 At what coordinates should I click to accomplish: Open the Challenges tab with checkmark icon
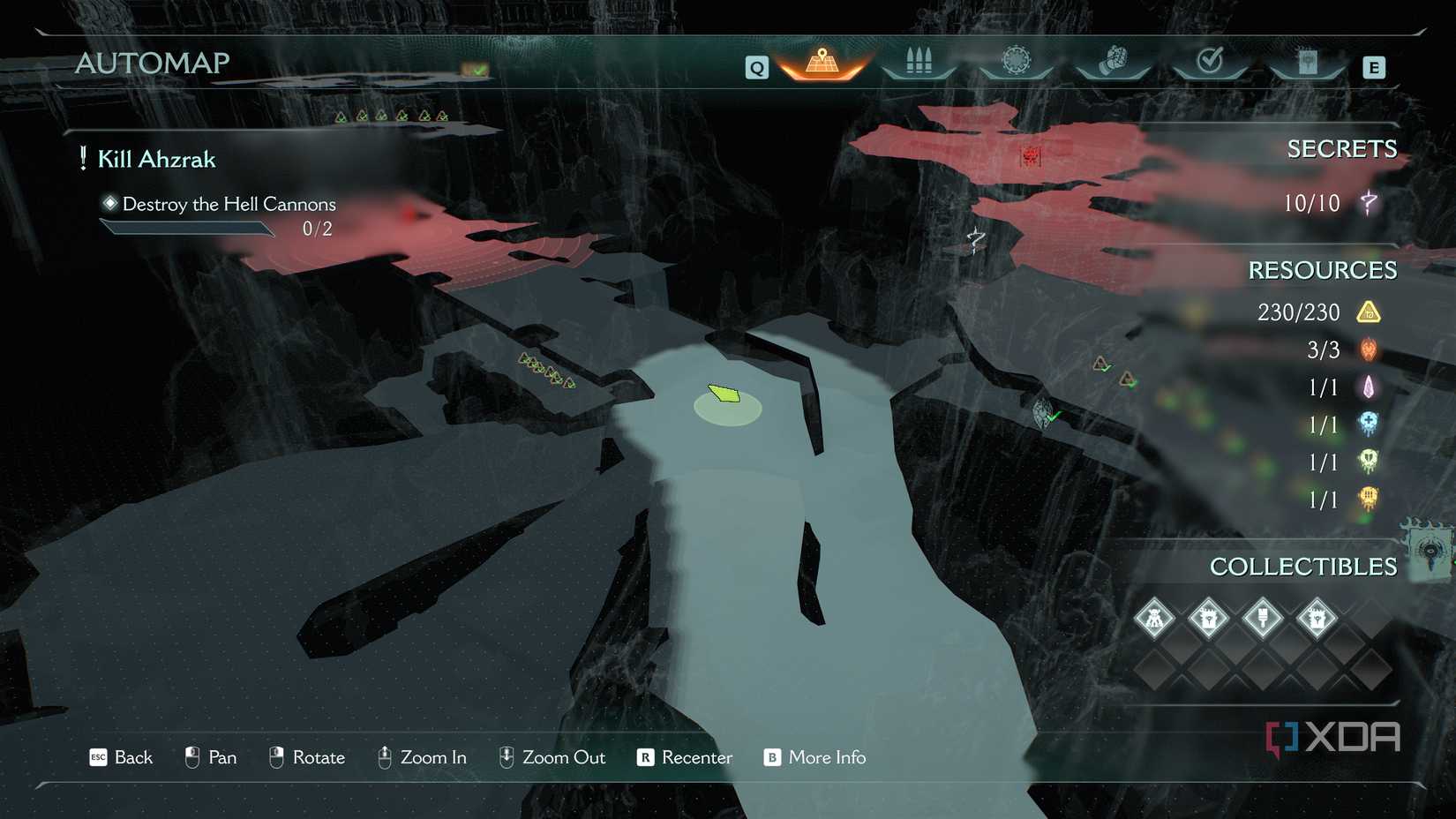[x=1212, y=60]
